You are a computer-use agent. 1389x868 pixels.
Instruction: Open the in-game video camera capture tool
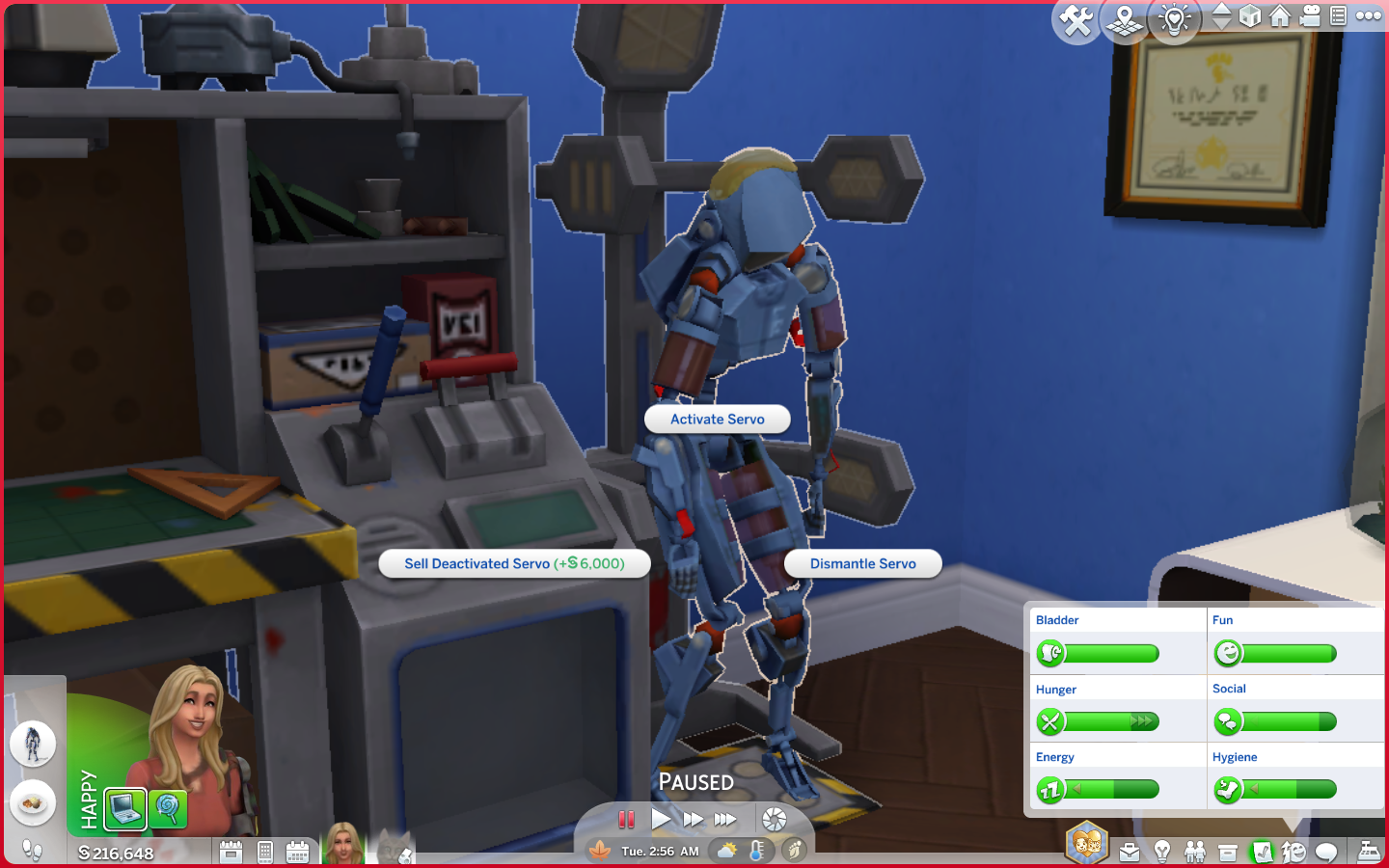[x=1310, y=16]
